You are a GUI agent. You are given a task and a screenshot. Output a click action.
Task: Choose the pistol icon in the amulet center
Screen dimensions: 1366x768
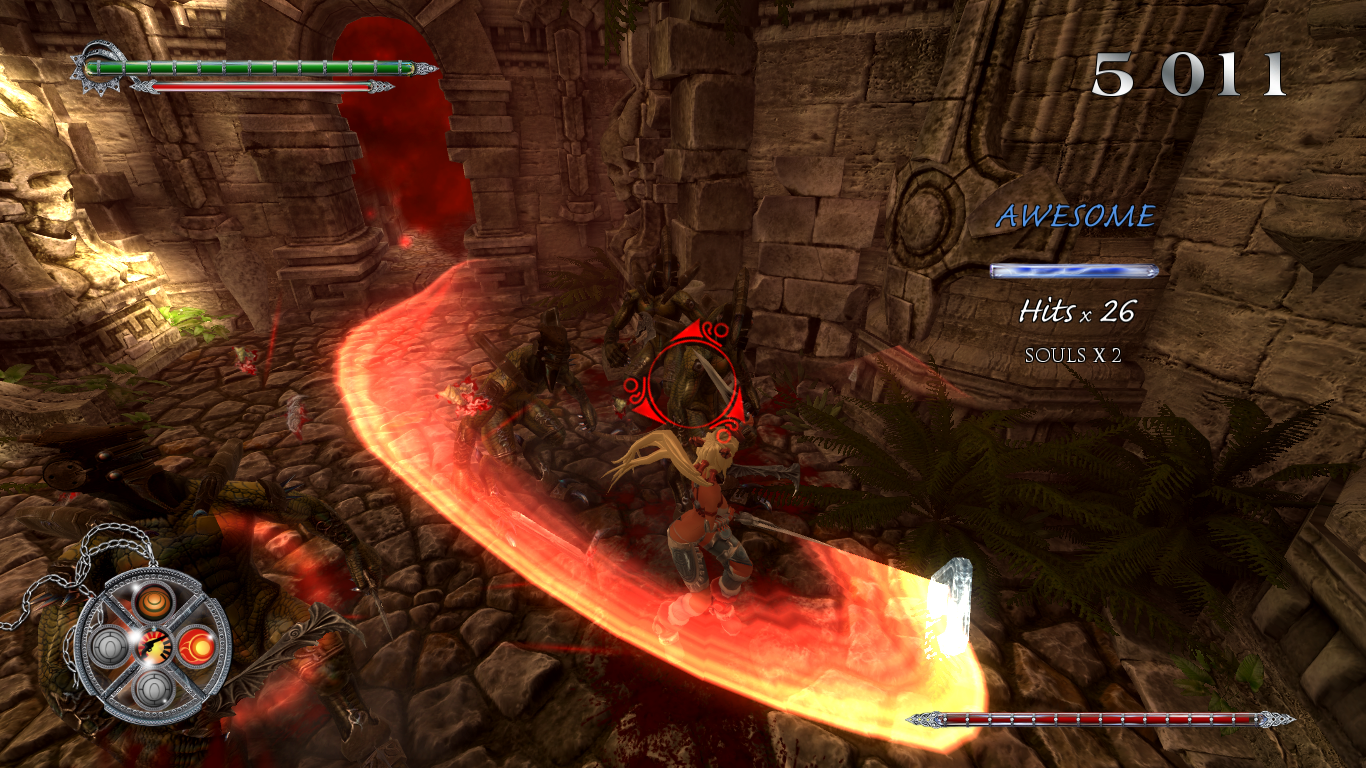155,646
